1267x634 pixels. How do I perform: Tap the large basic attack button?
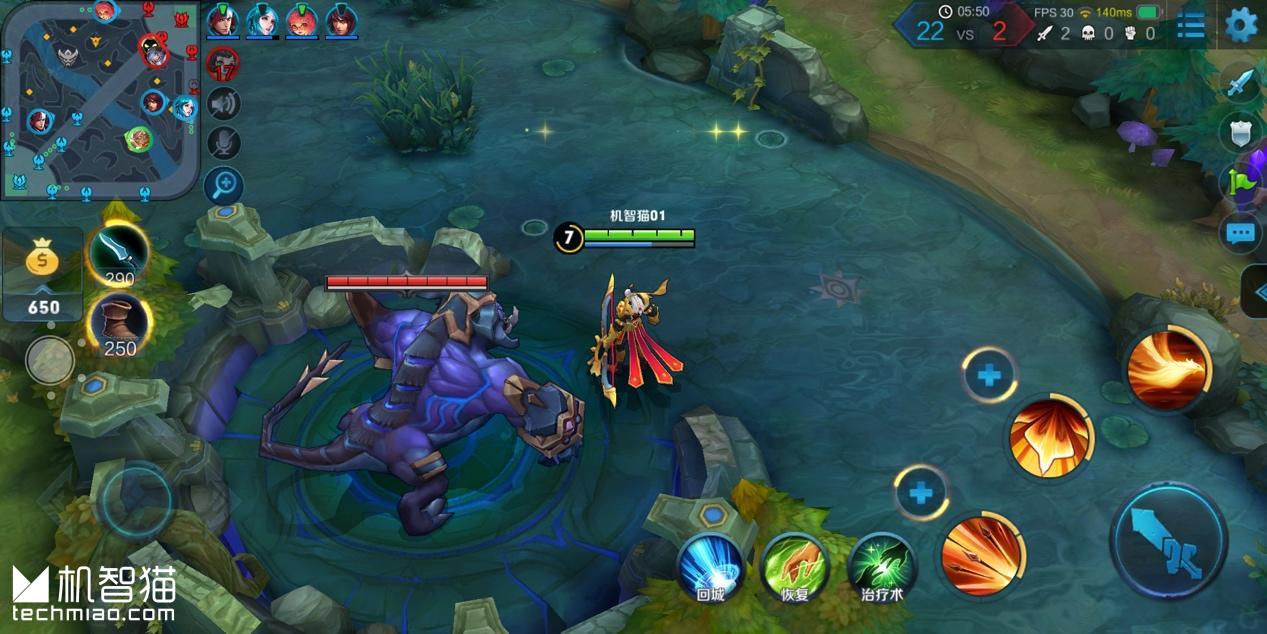click(1168, 541)
